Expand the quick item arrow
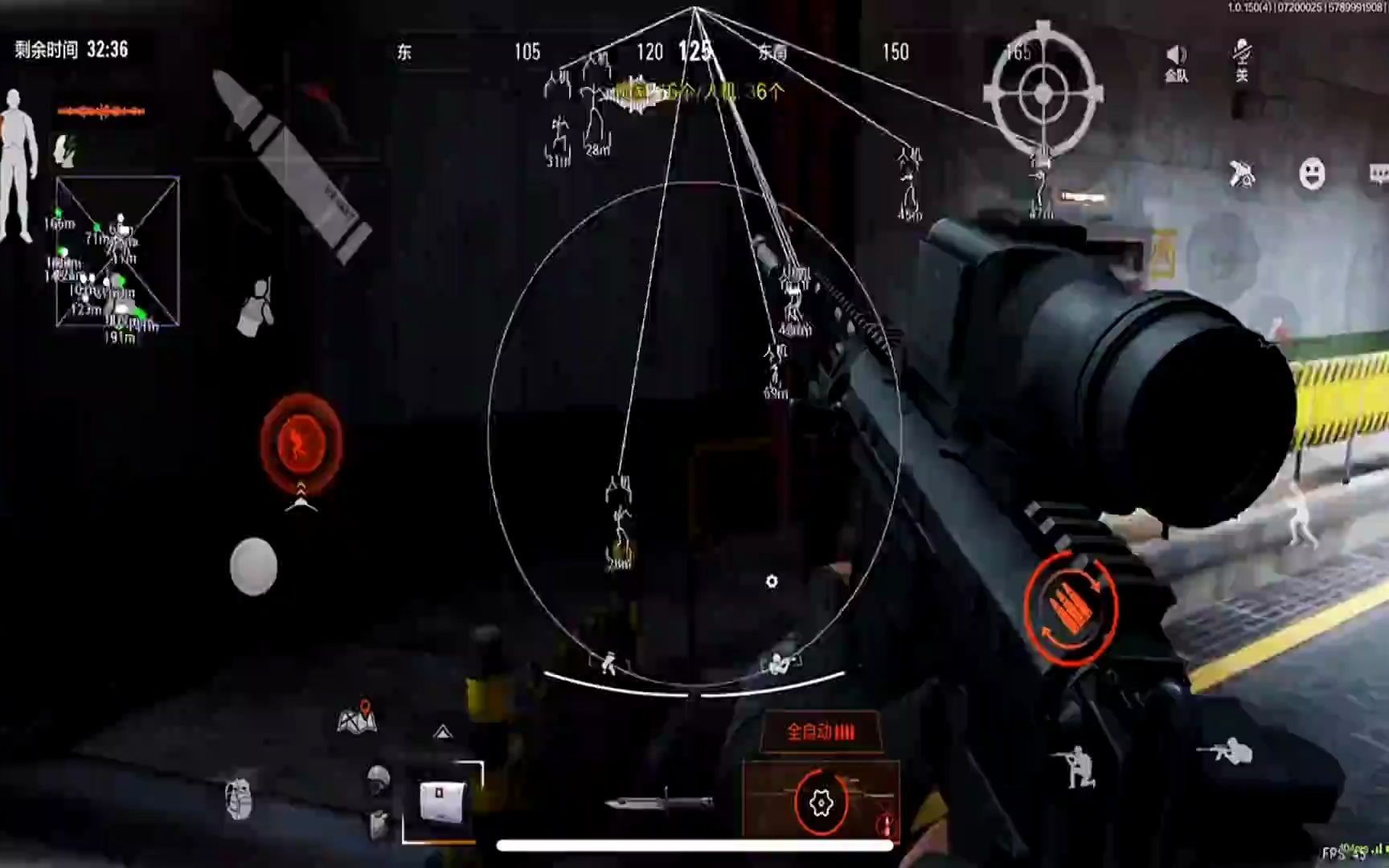 [442, 731]
